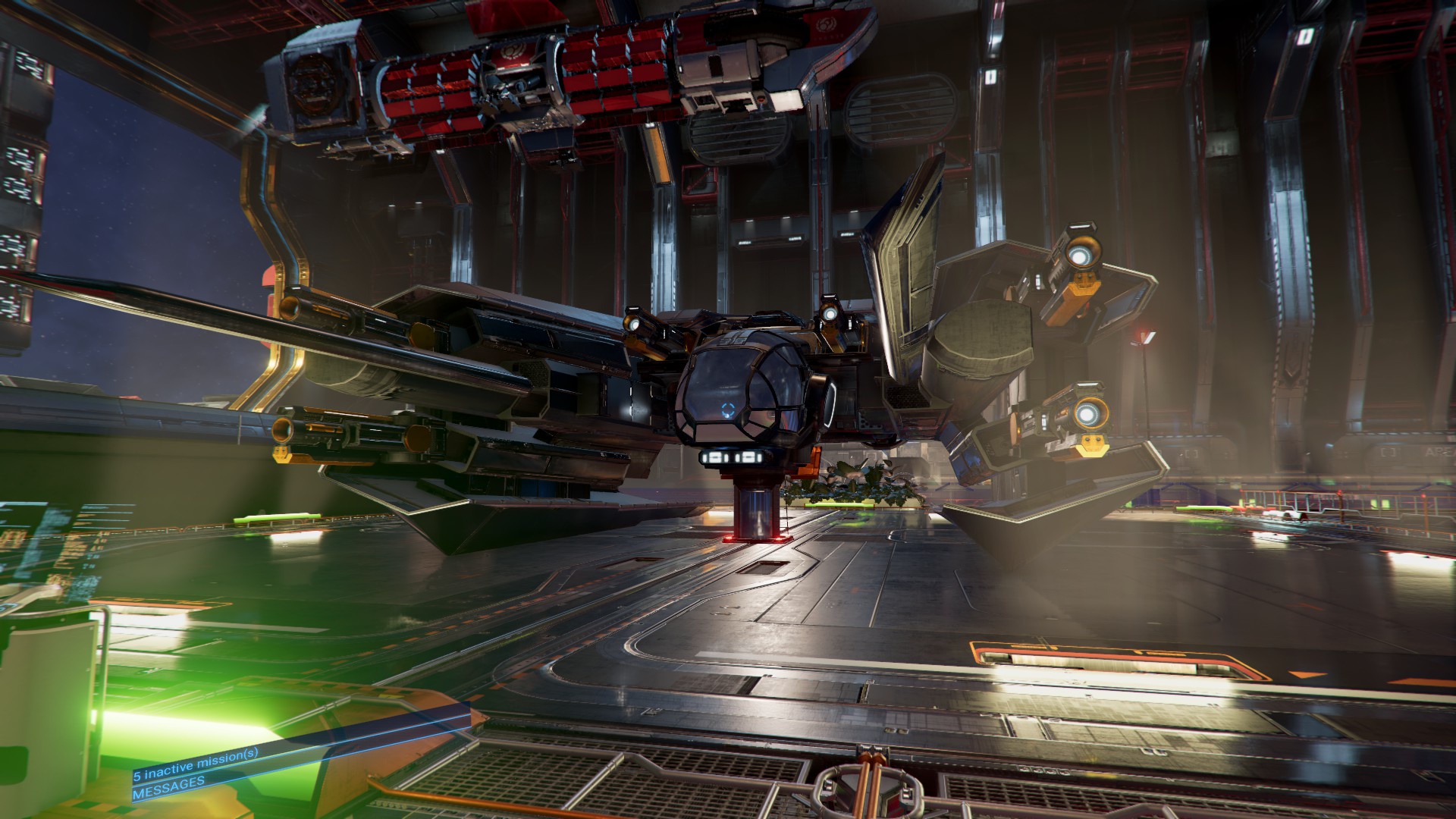Open the 5 inactive missions entry

[196, 774]
